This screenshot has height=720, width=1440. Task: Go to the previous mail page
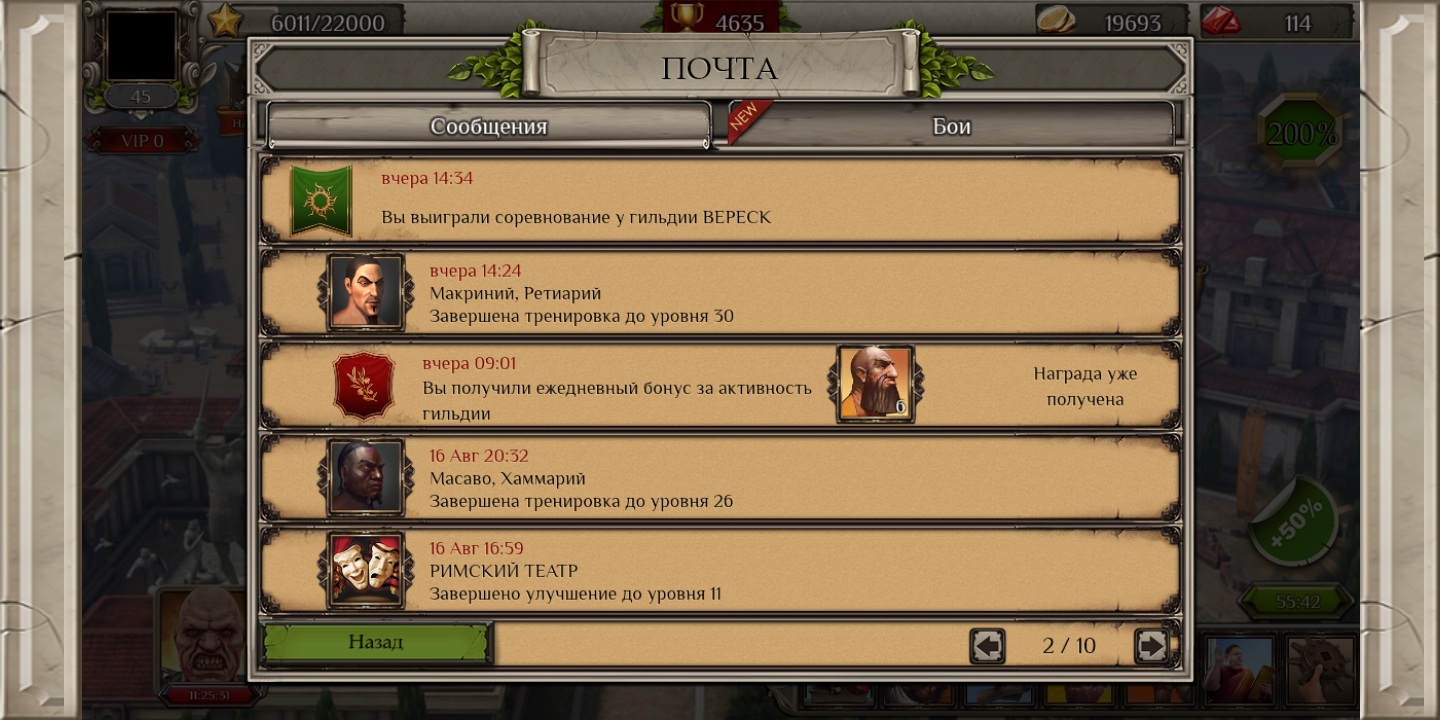click(x=987, y=646)
